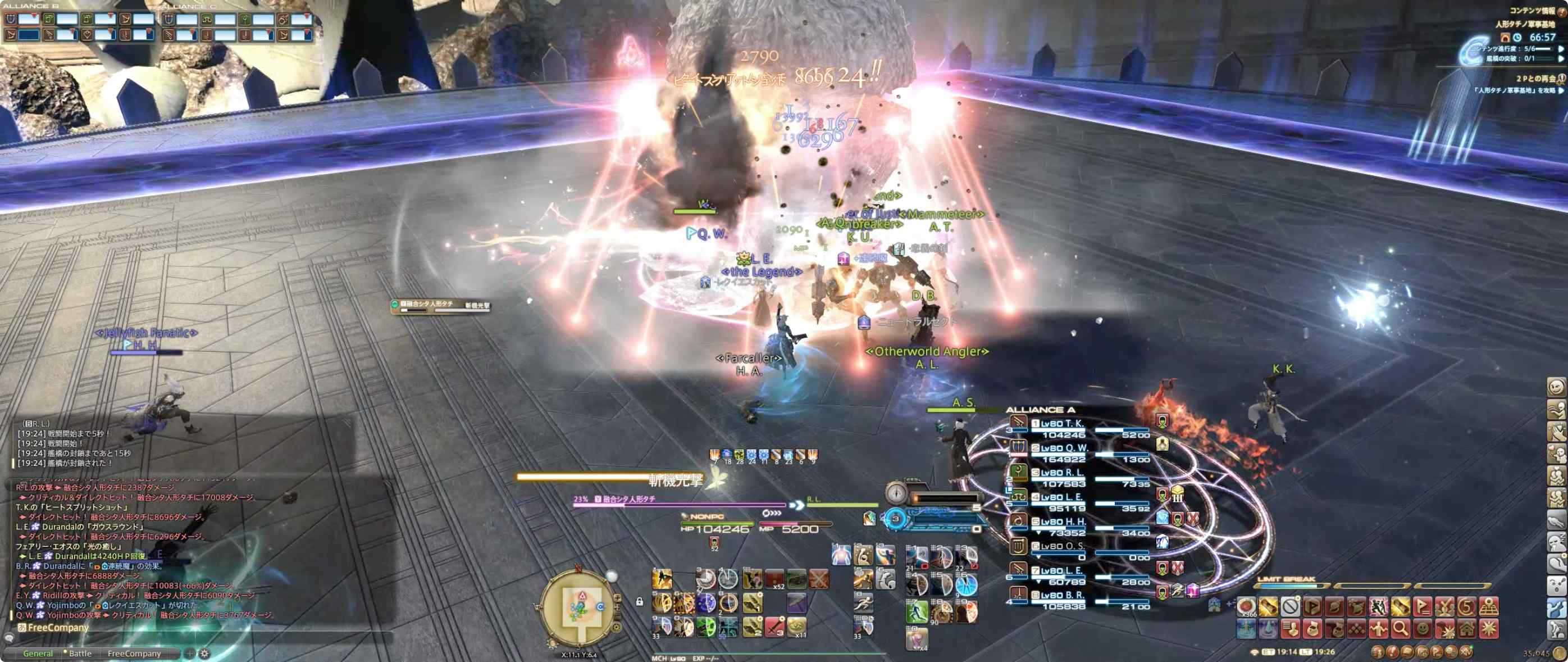Viewport: 1568px width, 662px height.
Task: Click the housing house icon in system menu
Action: click(1467, 630)
